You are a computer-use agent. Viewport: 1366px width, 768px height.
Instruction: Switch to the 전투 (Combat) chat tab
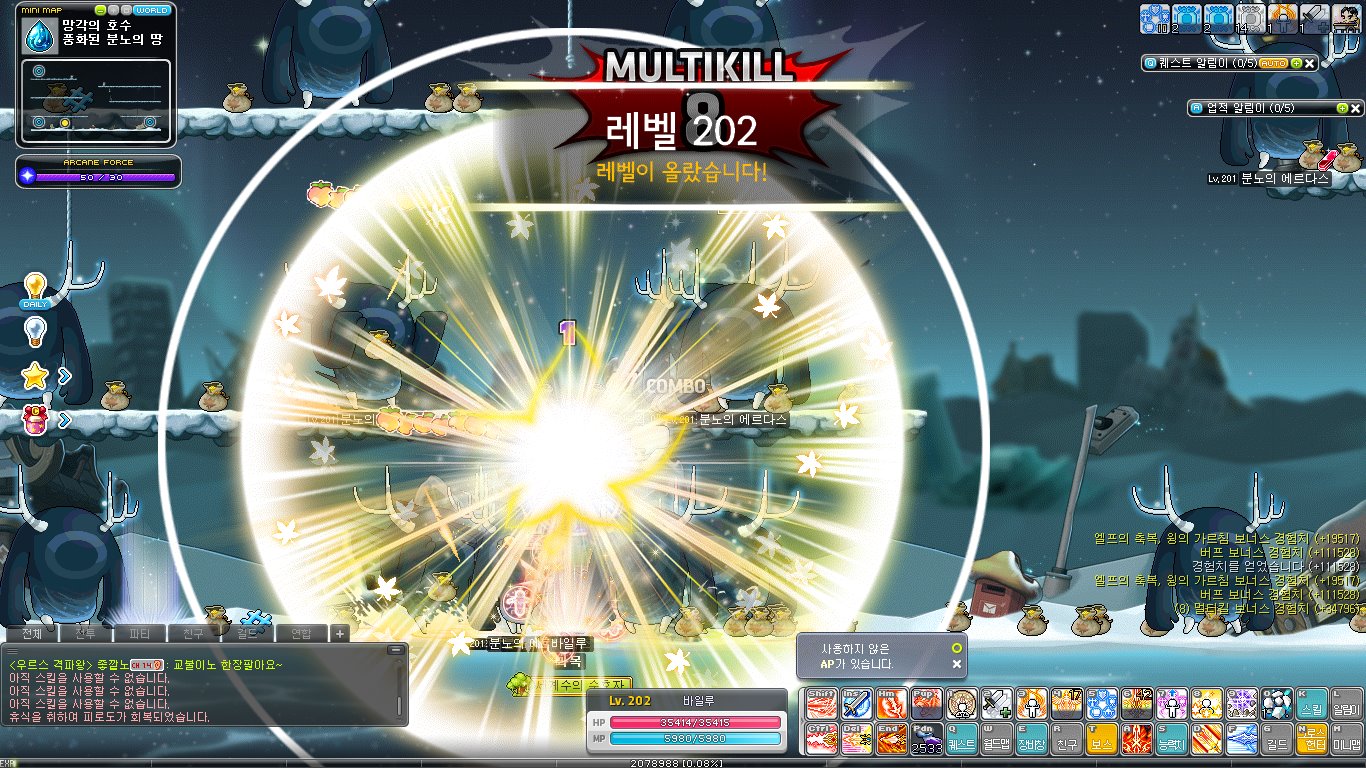coord(84,633)
